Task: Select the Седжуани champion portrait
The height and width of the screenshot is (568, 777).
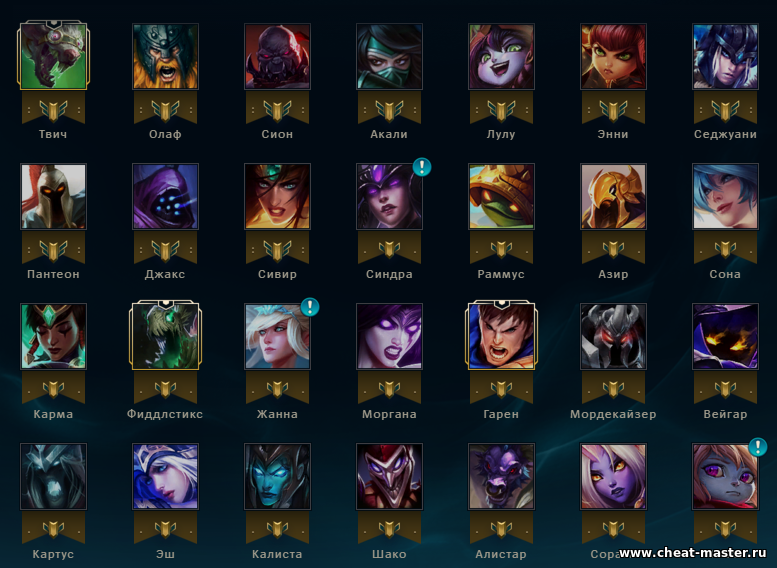Action: coord(725,57)
